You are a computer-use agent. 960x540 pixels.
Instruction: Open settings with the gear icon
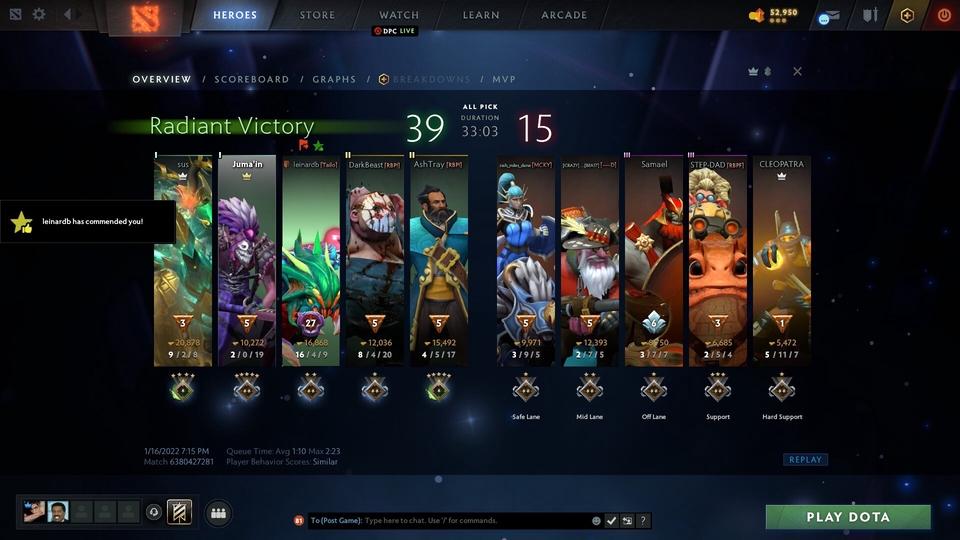click(x=39, y=15)
